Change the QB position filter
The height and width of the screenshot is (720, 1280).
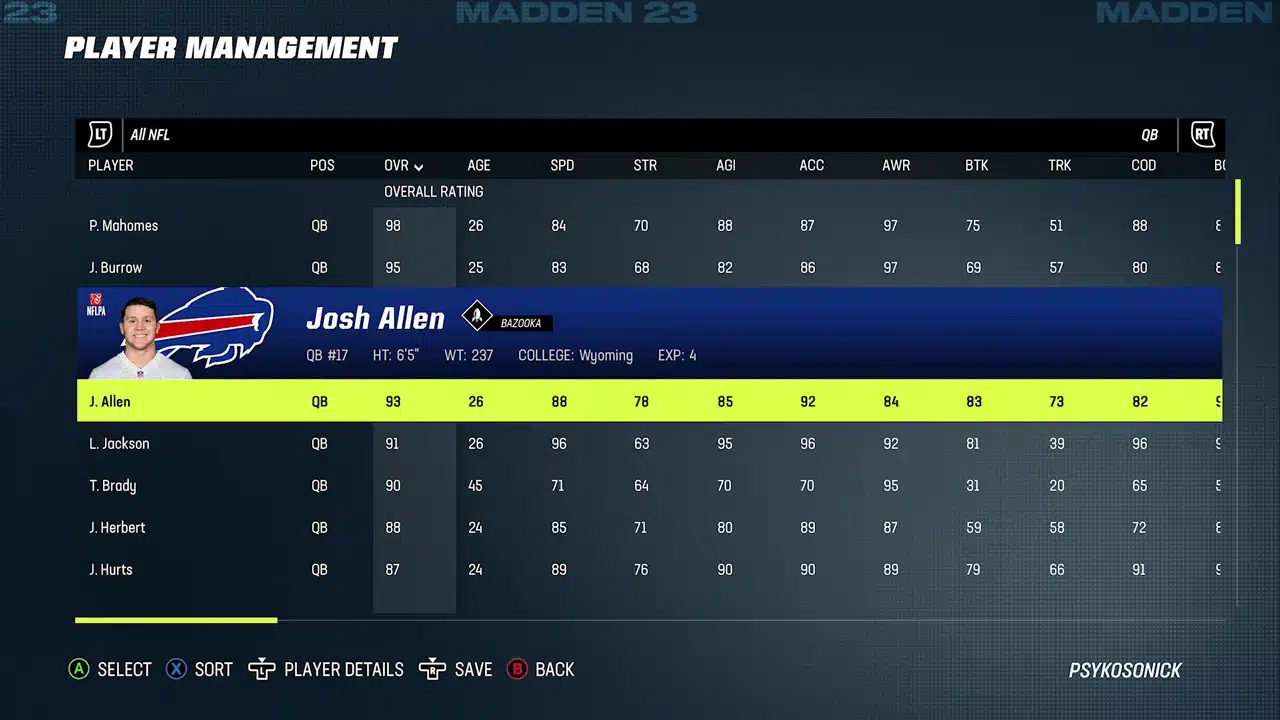[1149, 134]
